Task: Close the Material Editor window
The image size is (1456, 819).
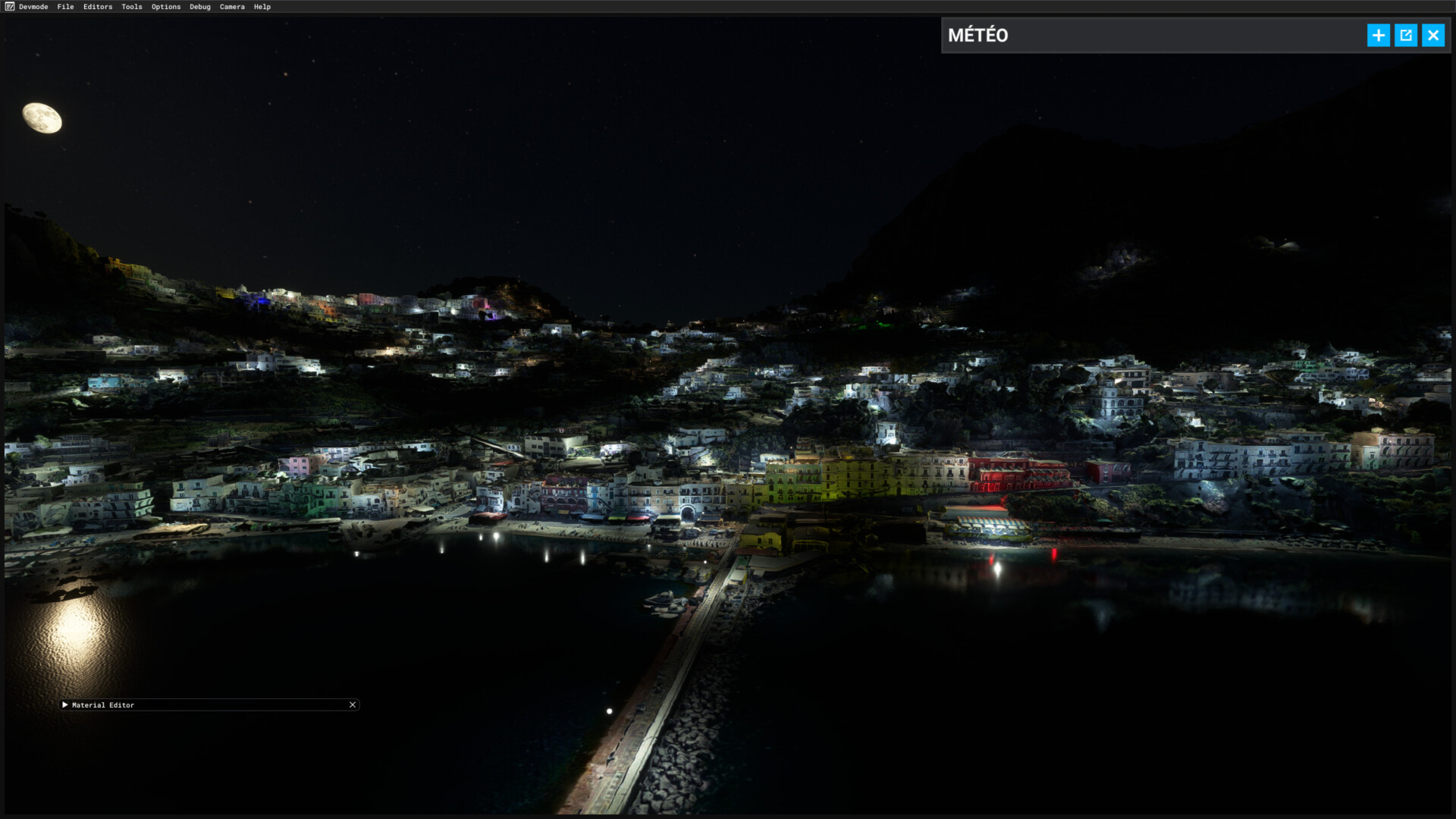Action: (x=353, y=705)
